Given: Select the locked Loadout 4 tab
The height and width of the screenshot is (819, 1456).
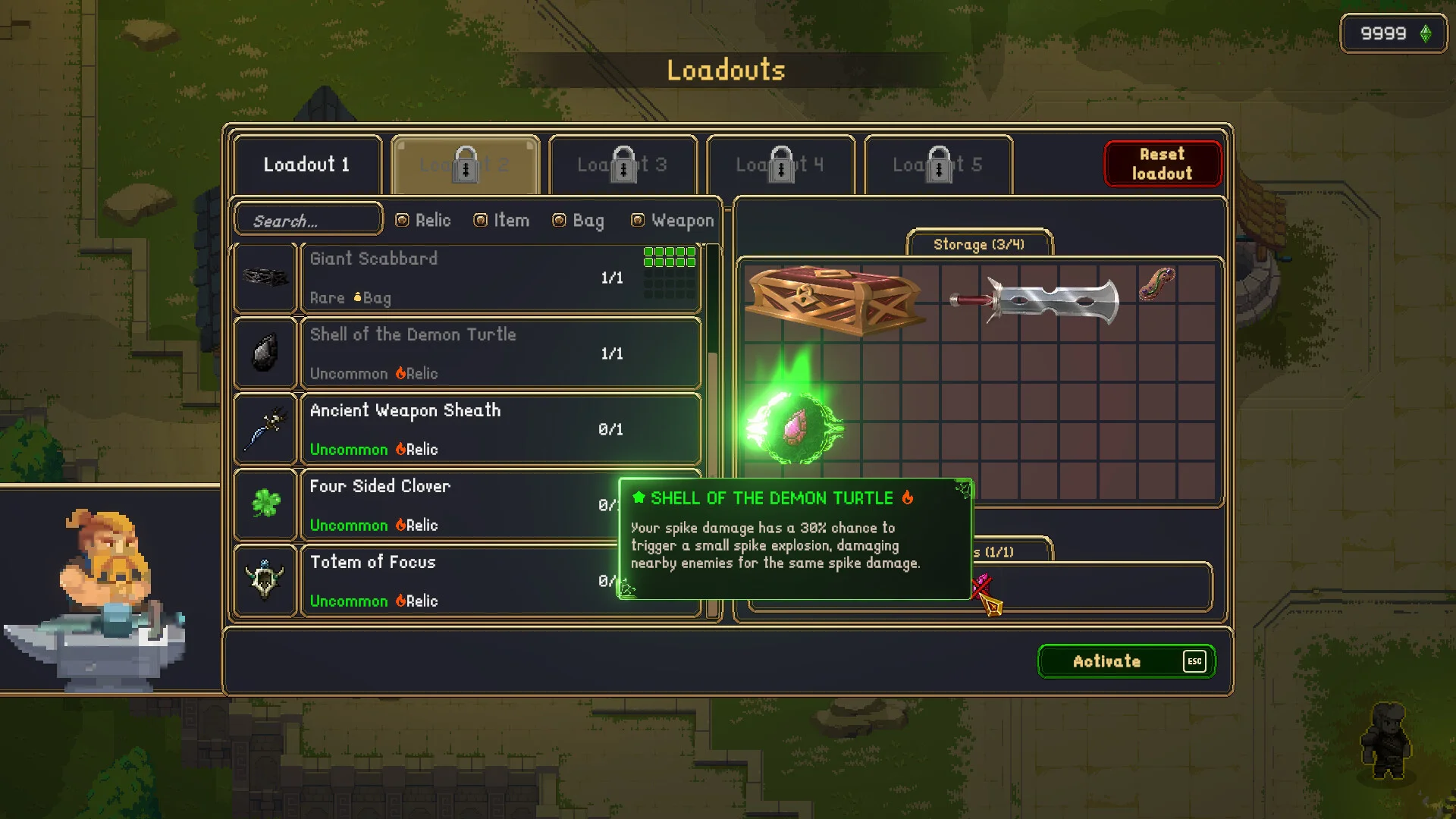Looking at the screenshot, I should (780, 165).
